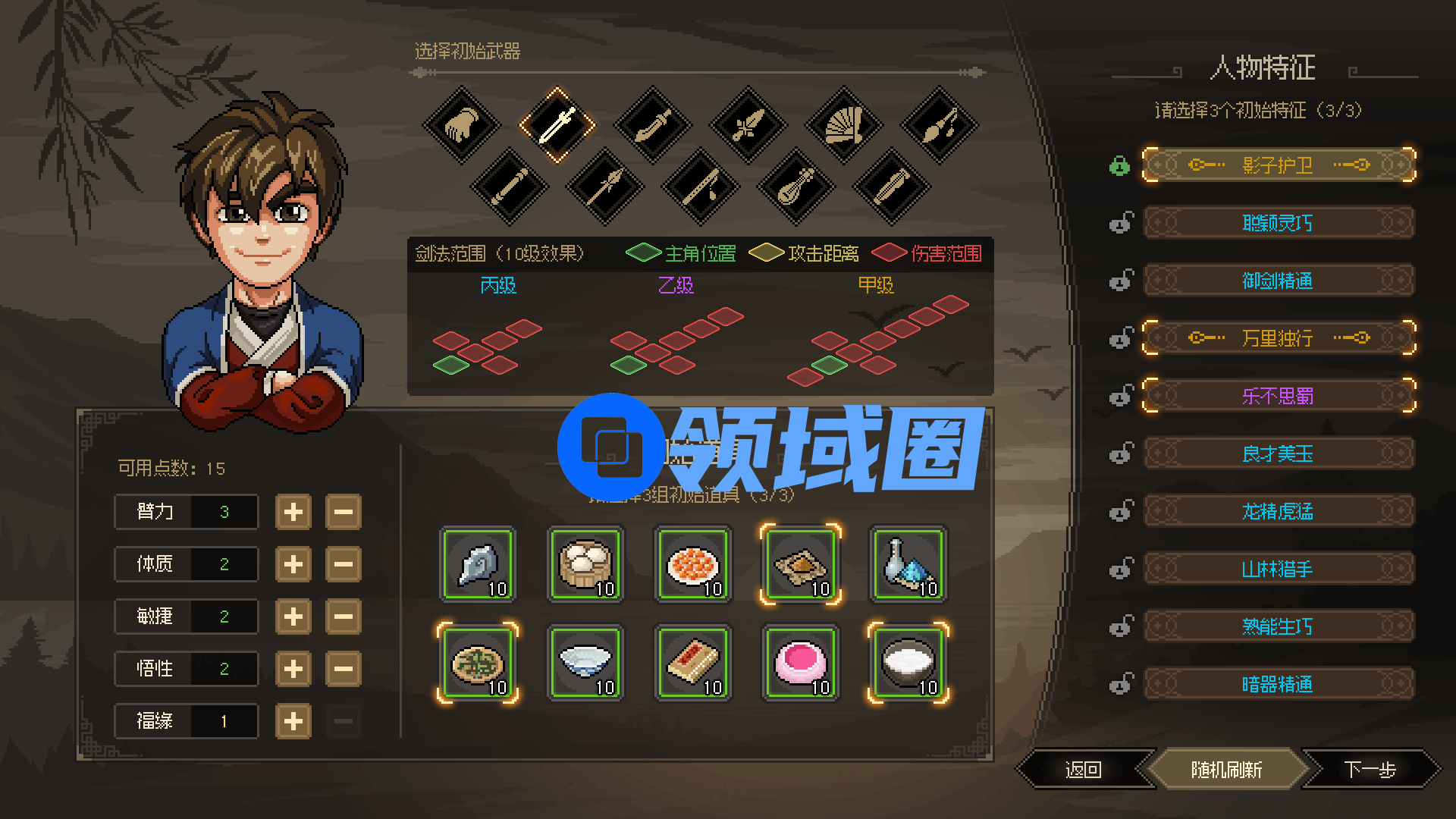Toggle the 万里独行 trait
The width and height of the screenshot is (1456, 819).
coord(1278,338)
